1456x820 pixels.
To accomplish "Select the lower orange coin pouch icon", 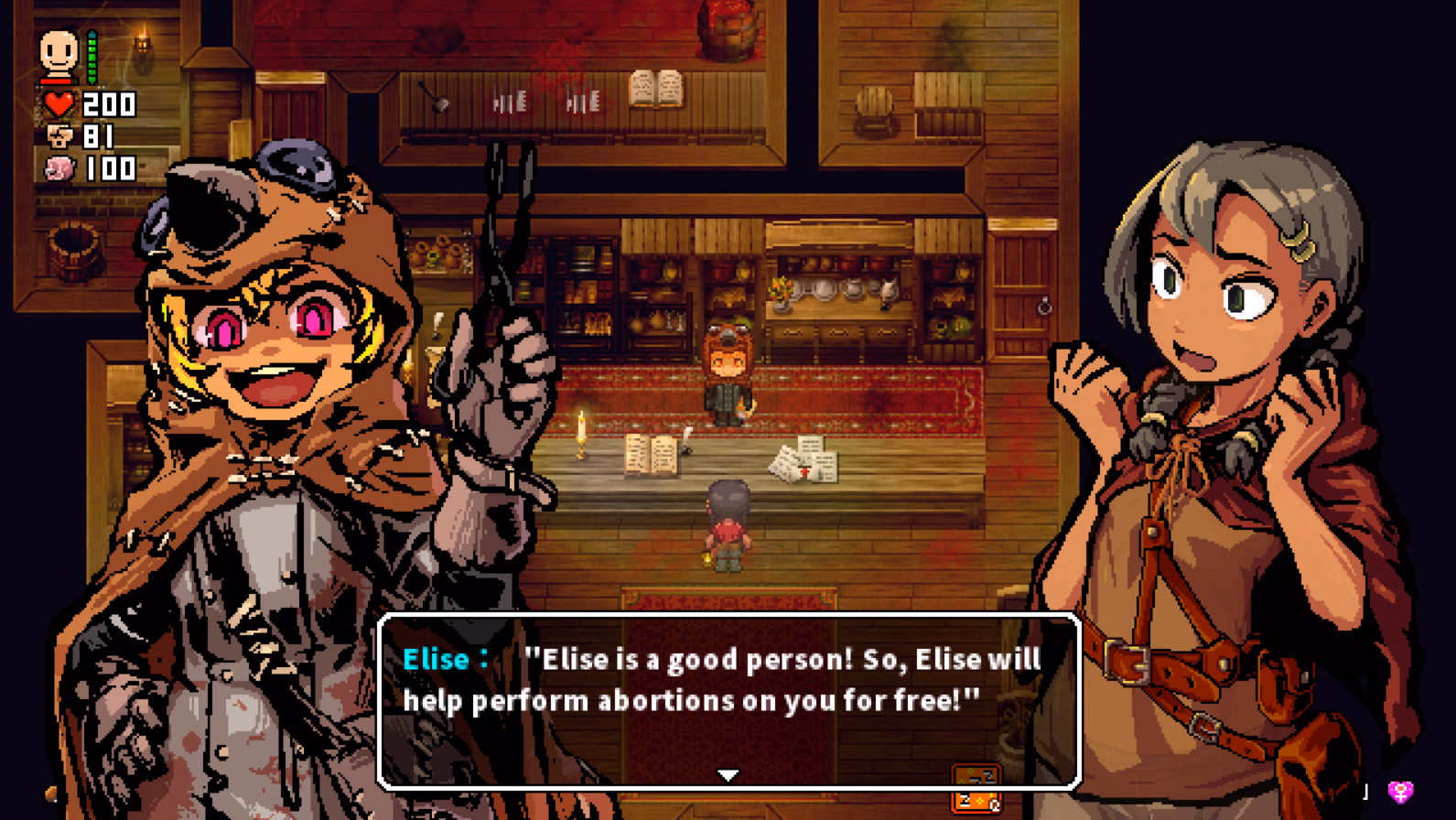I will tap(976, 801).
